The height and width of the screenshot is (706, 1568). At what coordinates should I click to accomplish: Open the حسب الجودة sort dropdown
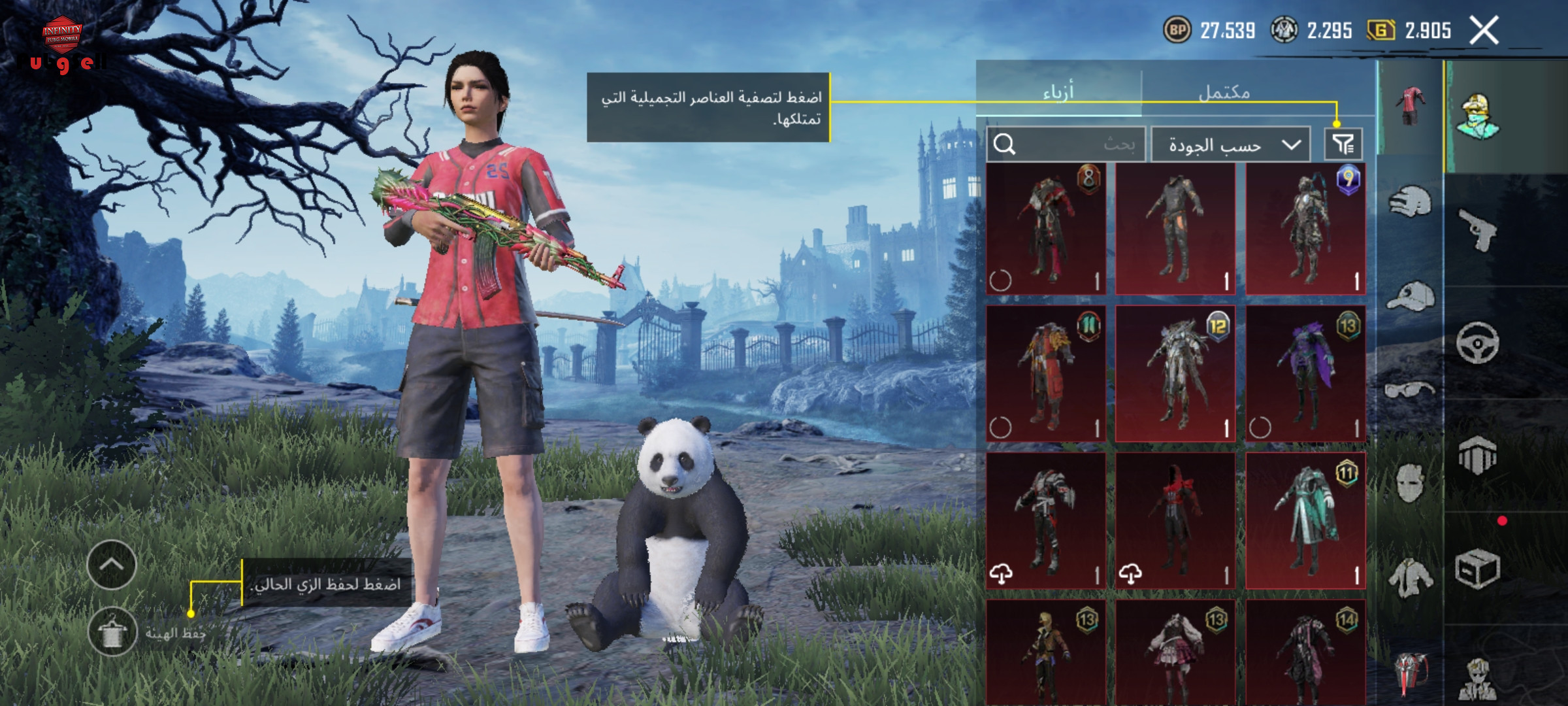[1230, 144]
